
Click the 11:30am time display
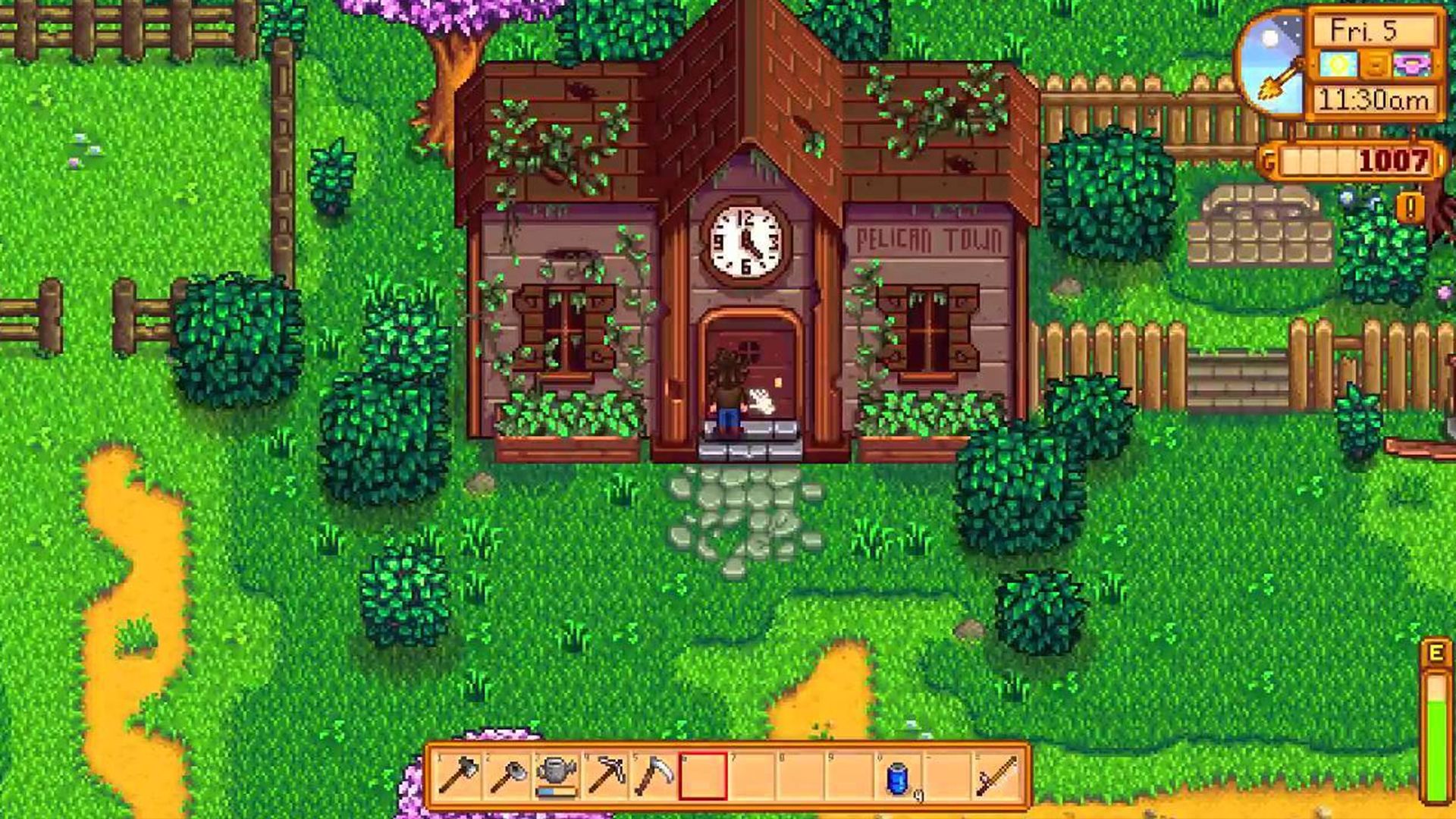[x=1374, y=99]
